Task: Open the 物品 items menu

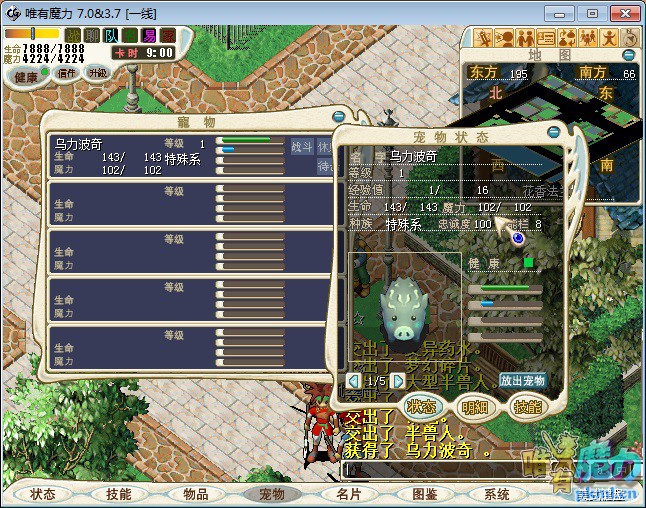Action: (x=195, y=494)
